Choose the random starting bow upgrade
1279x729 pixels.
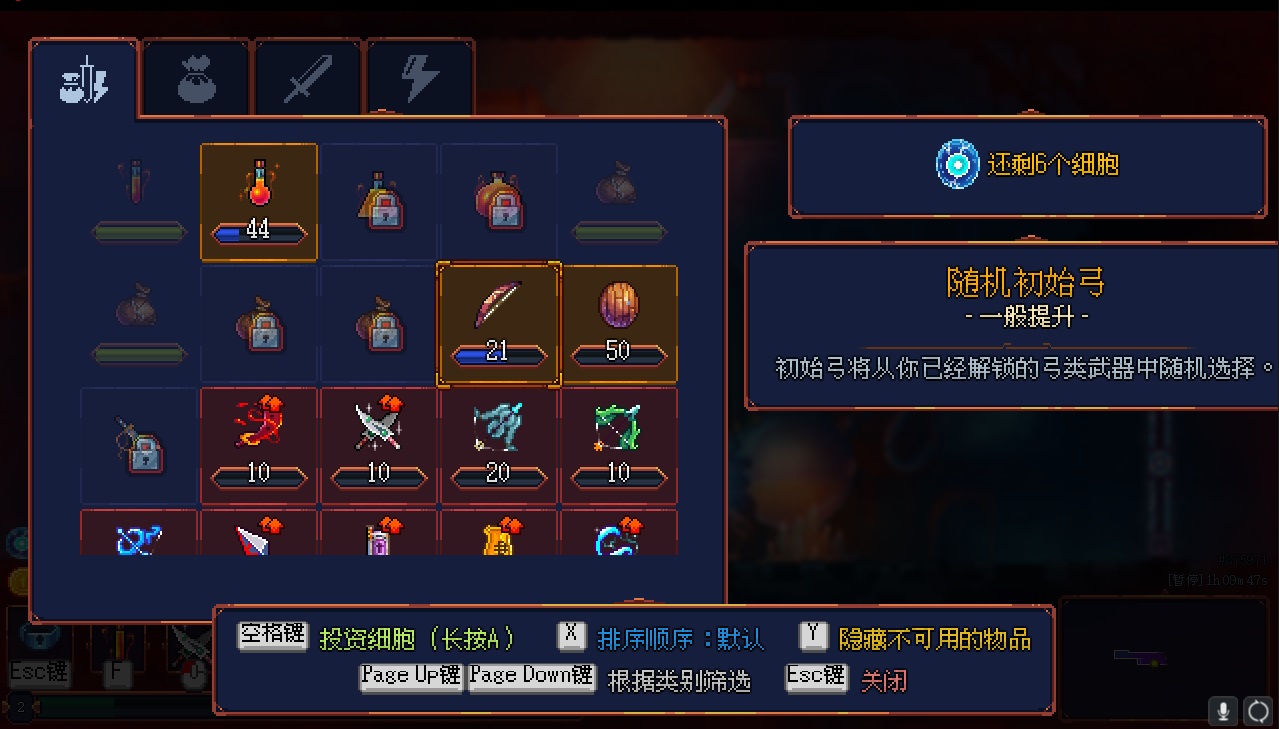(498, 324)
